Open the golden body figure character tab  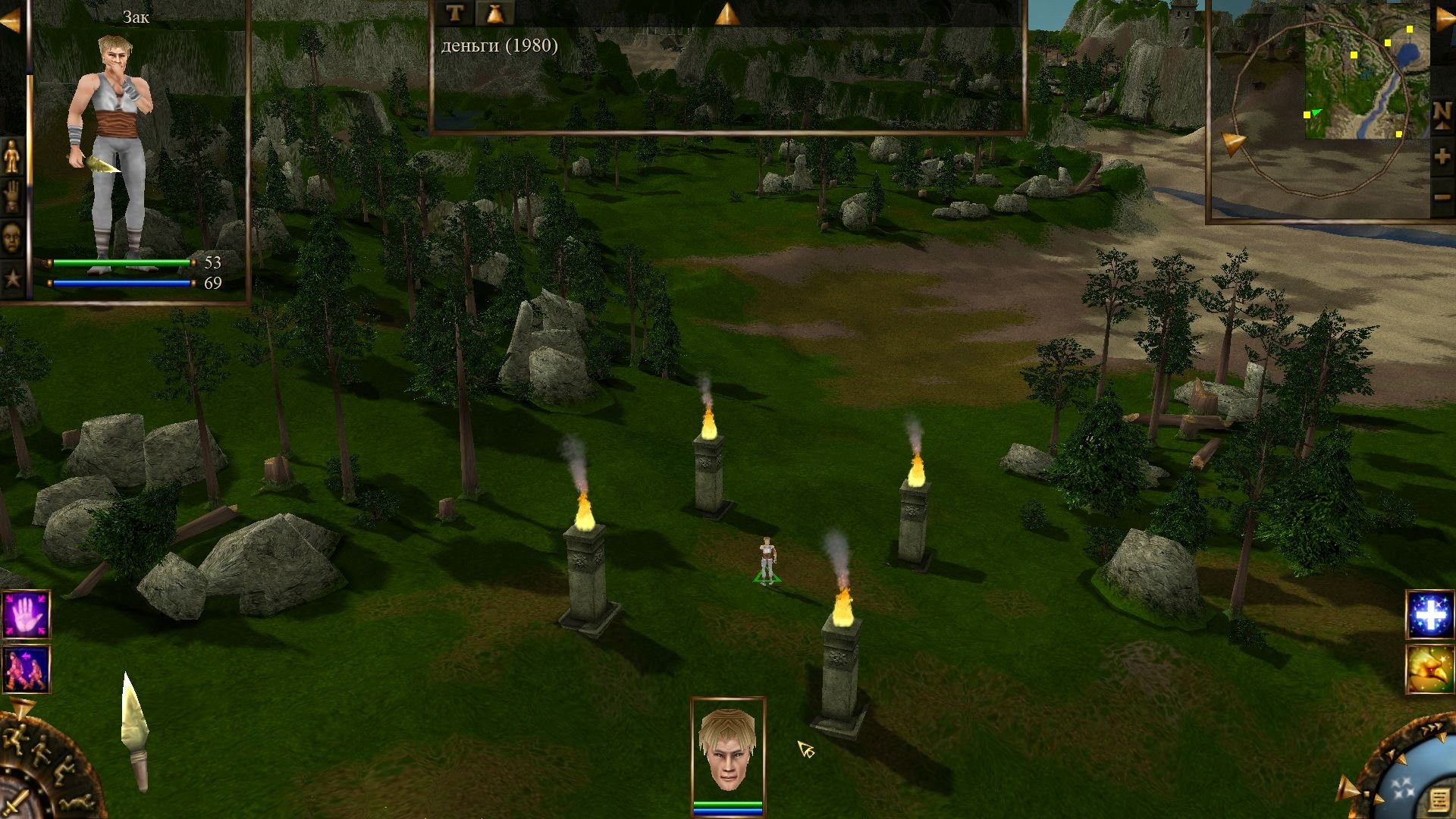point(13,157)
